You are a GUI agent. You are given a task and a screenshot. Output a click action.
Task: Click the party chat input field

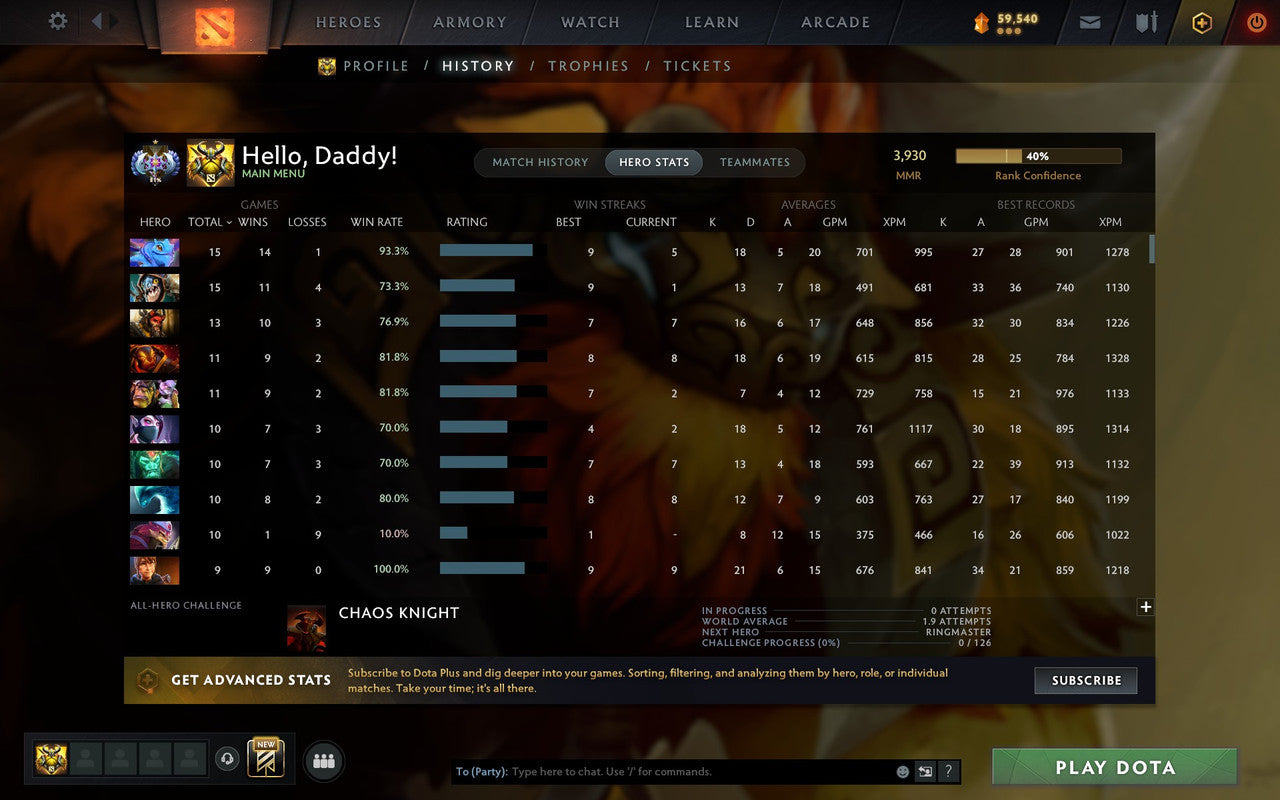click(x=660, y=771)
